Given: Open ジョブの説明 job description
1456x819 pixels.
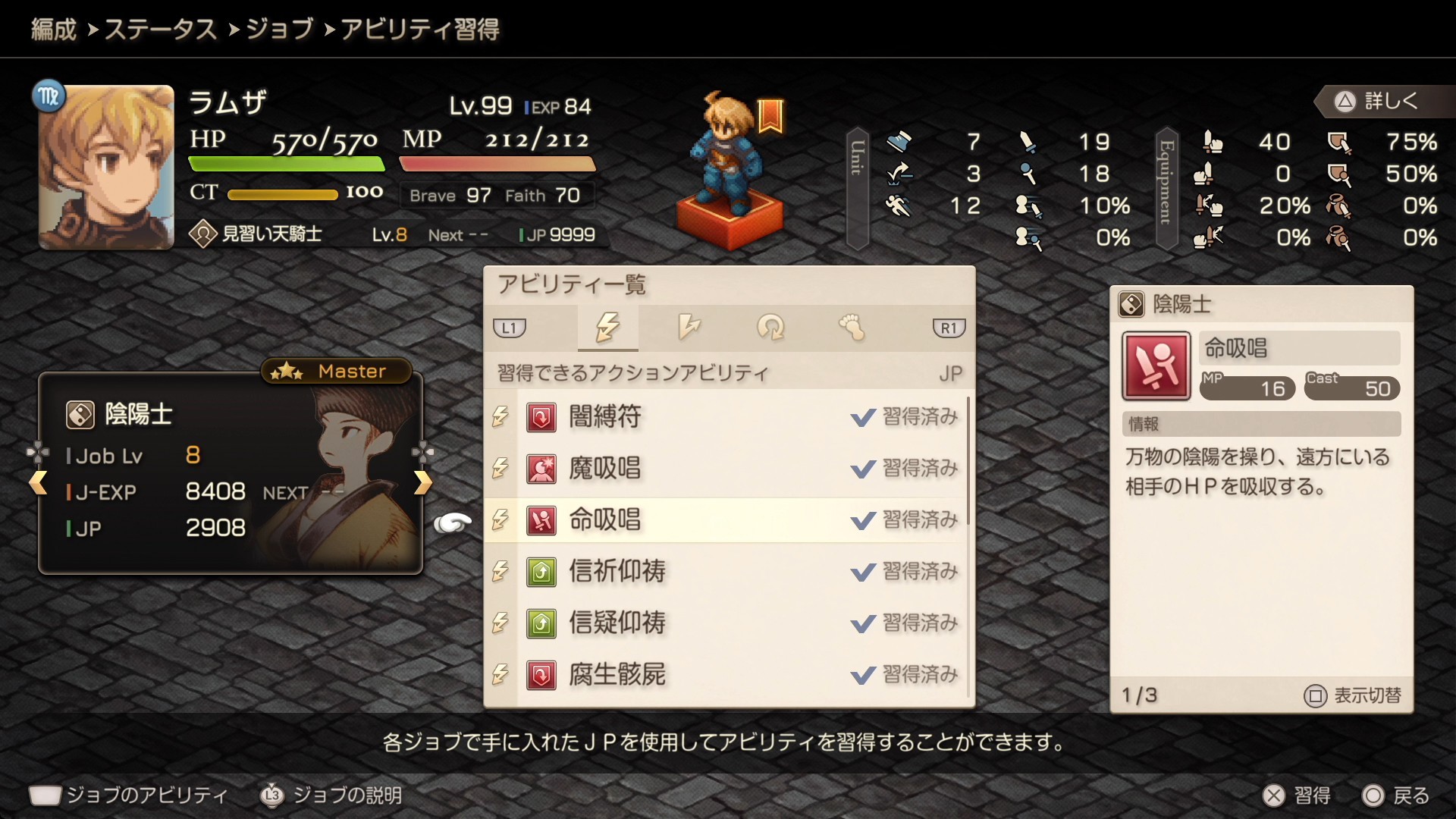Looking at the screenshot, I should point(331,795).
